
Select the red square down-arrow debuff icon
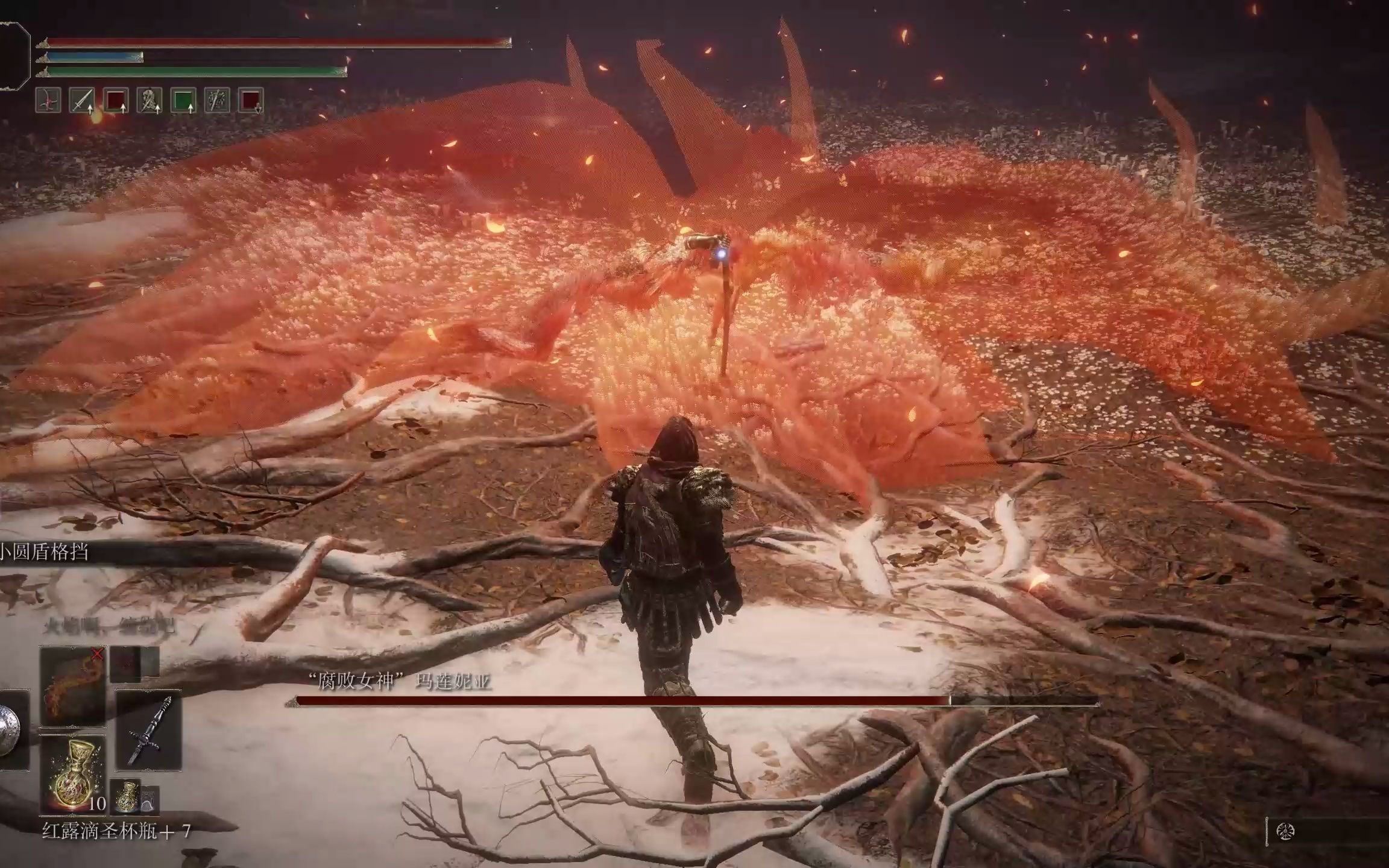[251, 101]
